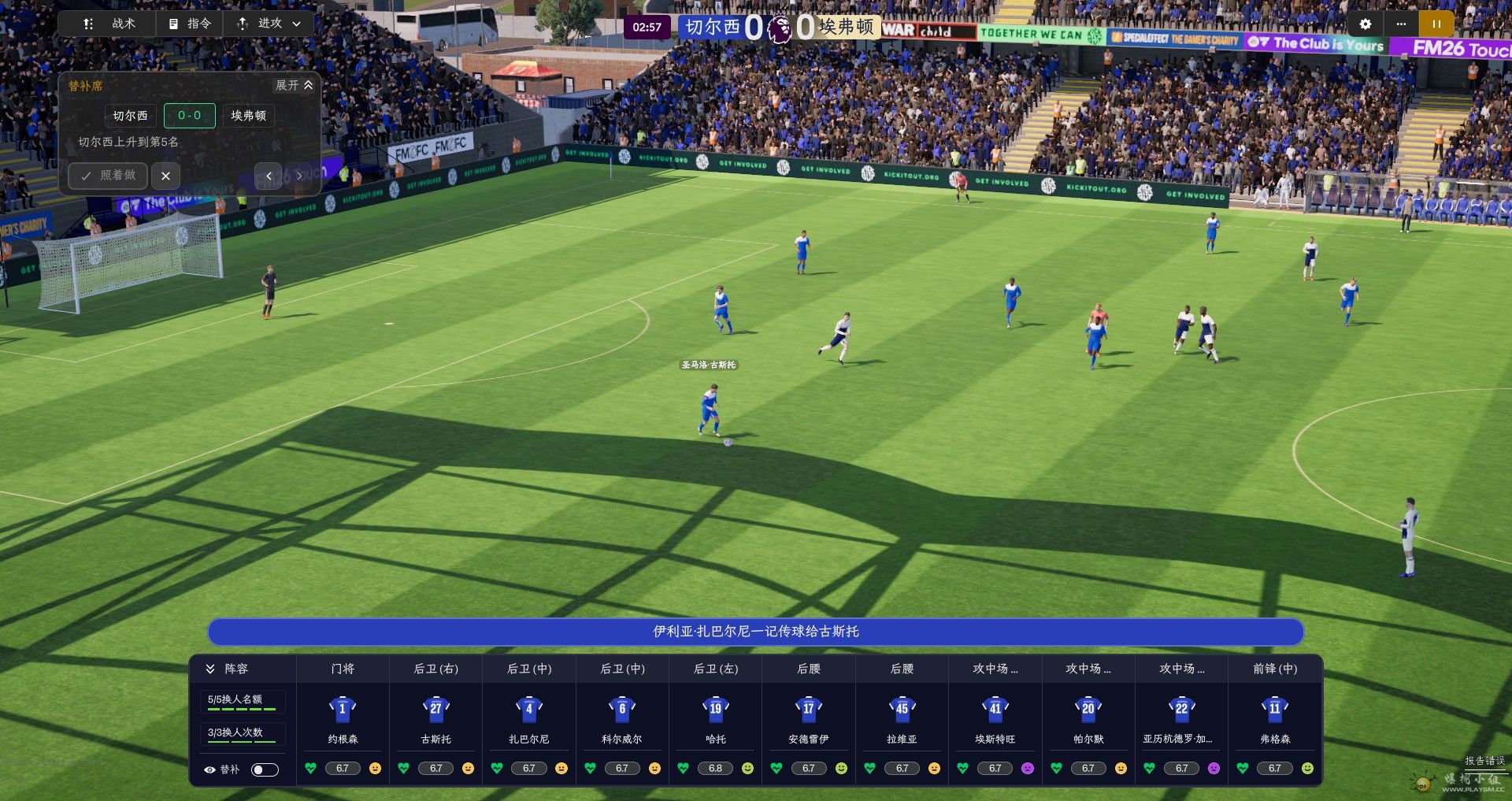This screenshot has width=1512, height=801.
Task: Toggle the 替补 substitutes switch
Action: click(x=265, y=769)
